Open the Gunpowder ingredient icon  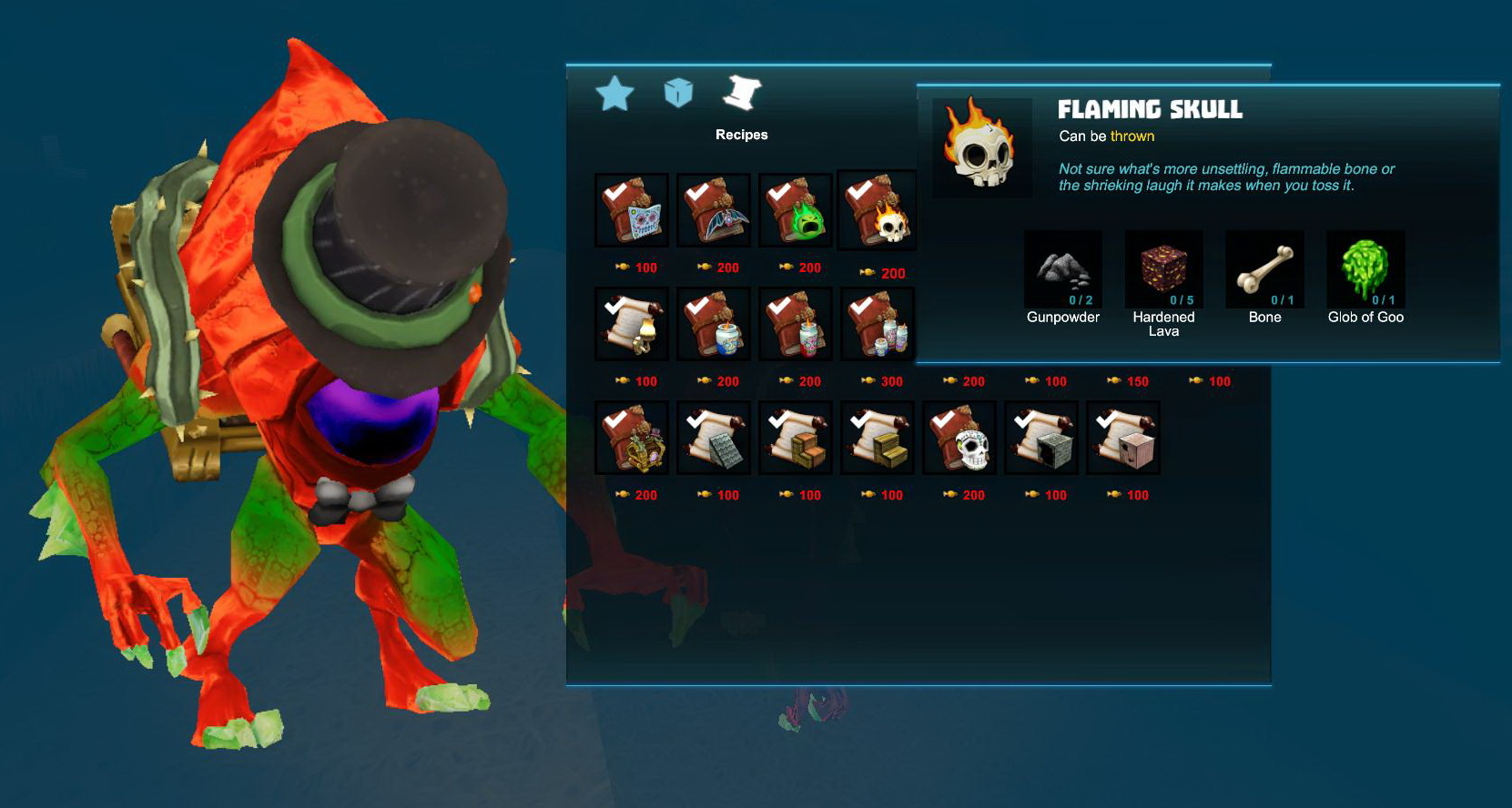pyautogui.click(x=1062, y=270)
